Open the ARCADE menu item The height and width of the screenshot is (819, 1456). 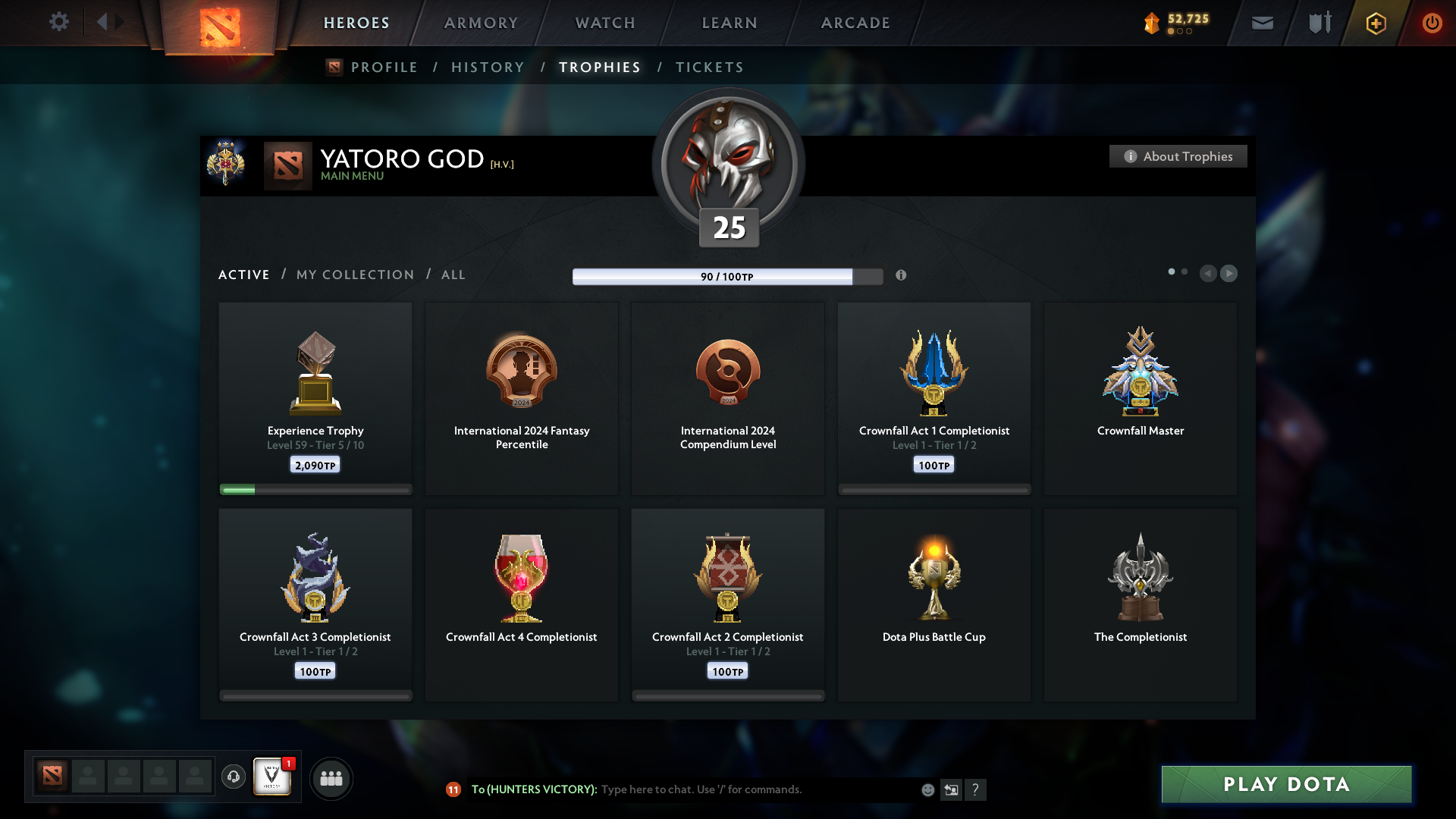tap(855, 23)
